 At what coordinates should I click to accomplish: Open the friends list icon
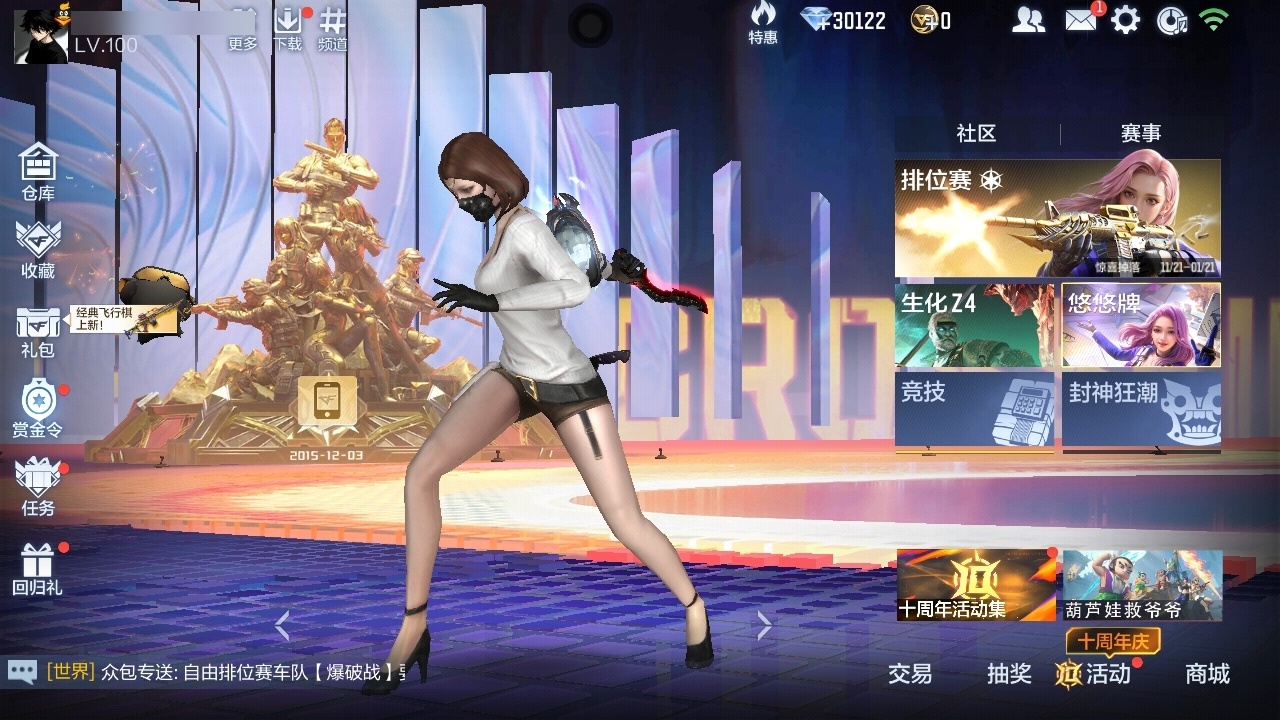[x=1027, y=18]
